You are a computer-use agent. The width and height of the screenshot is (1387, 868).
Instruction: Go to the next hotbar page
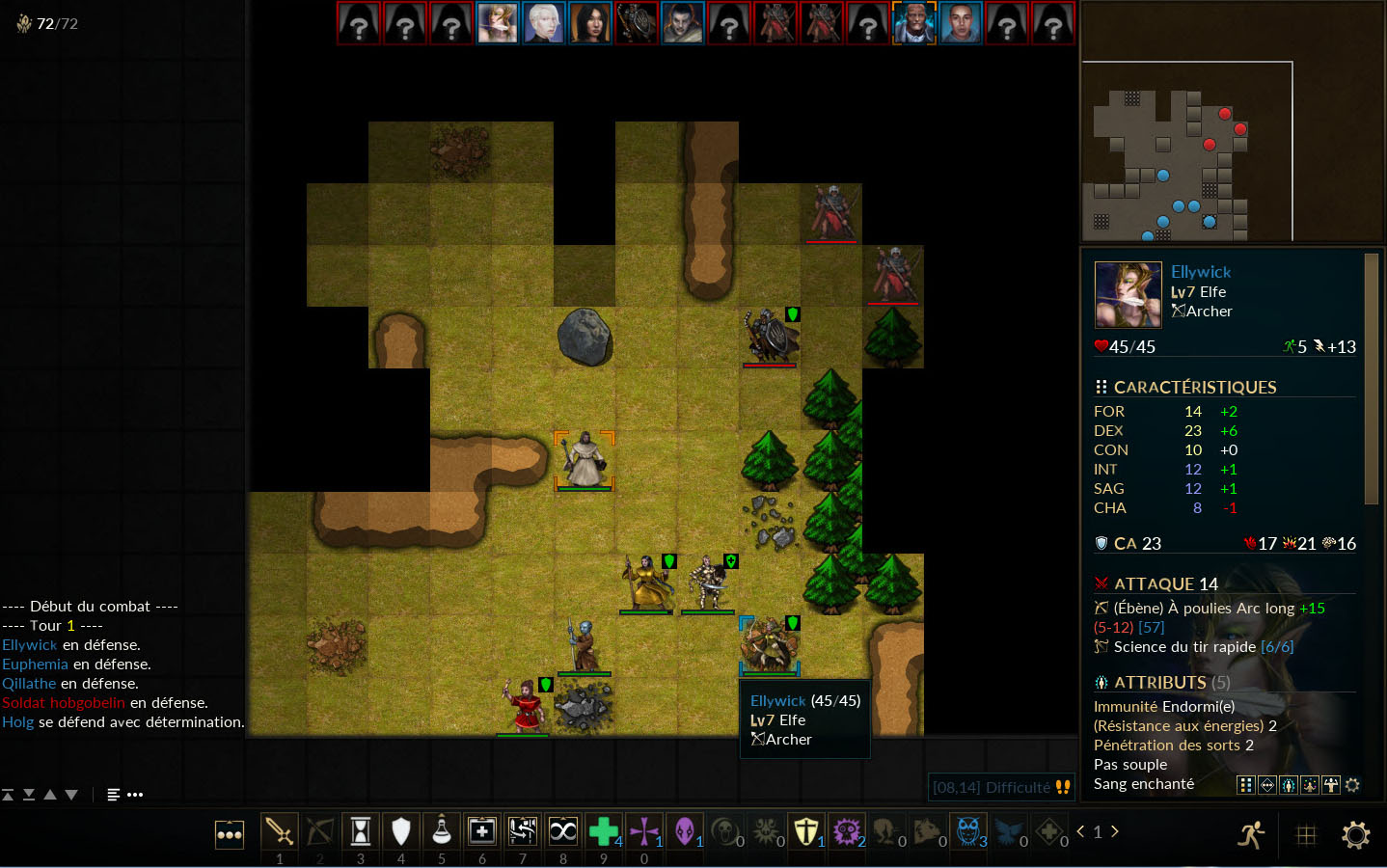[1115, 831]
